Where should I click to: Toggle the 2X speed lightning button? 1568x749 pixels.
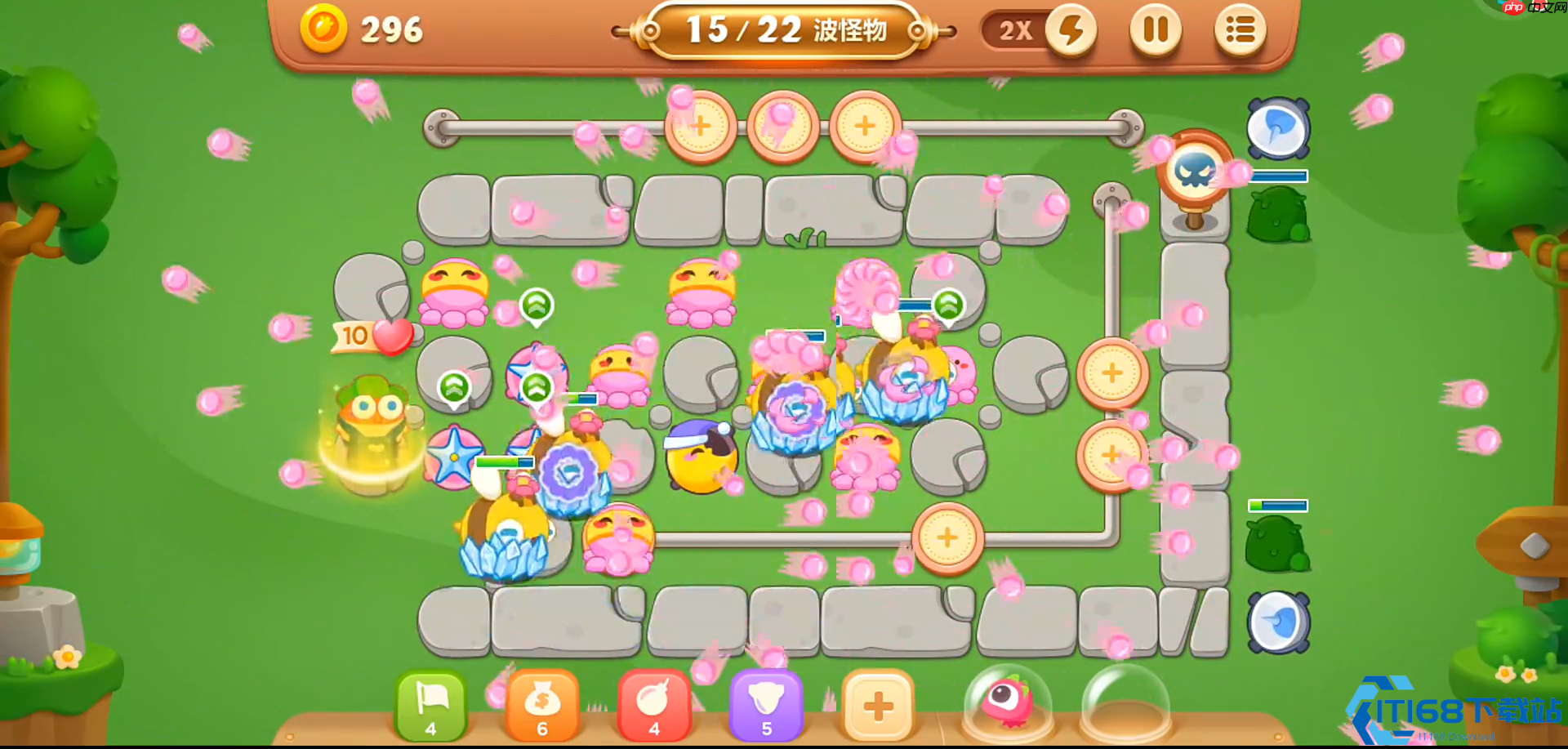coord(1071,30)
